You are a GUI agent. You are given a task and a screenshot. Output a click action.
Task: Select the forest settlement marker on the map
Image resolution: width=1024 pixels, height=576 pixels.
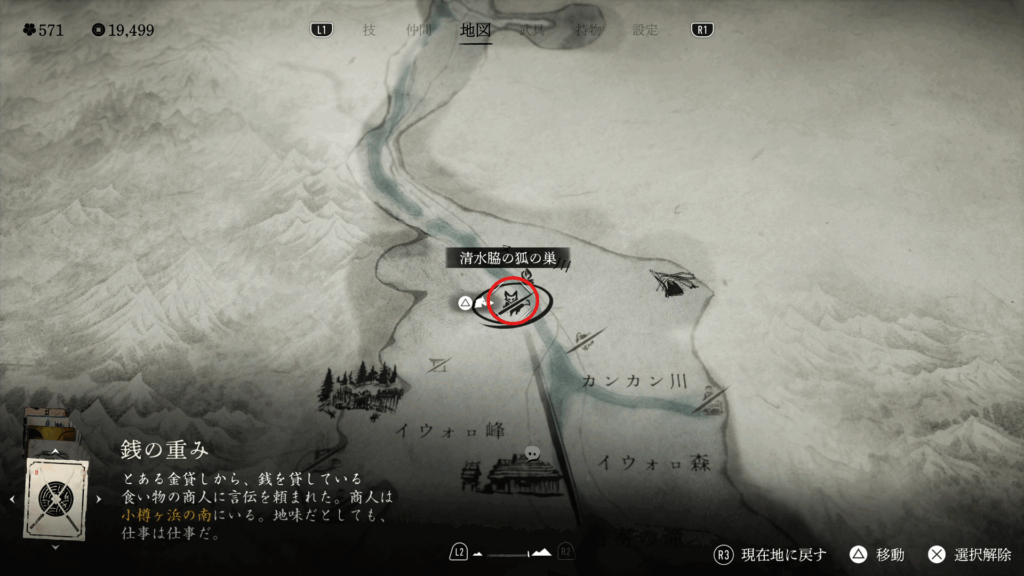click(x=359, y=384)
